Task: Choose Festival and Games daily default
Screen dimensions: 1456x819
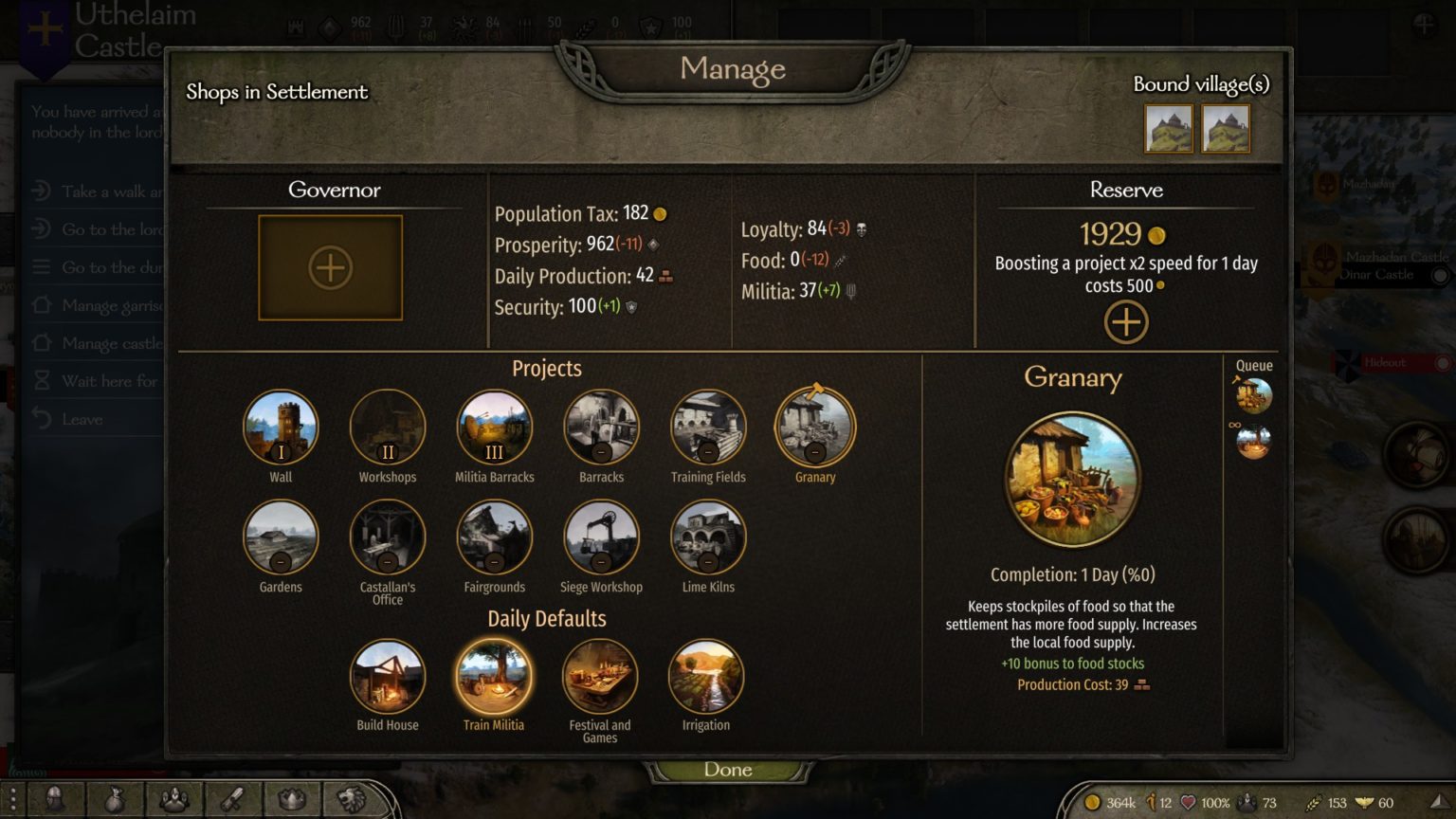Action: [600, 676]
